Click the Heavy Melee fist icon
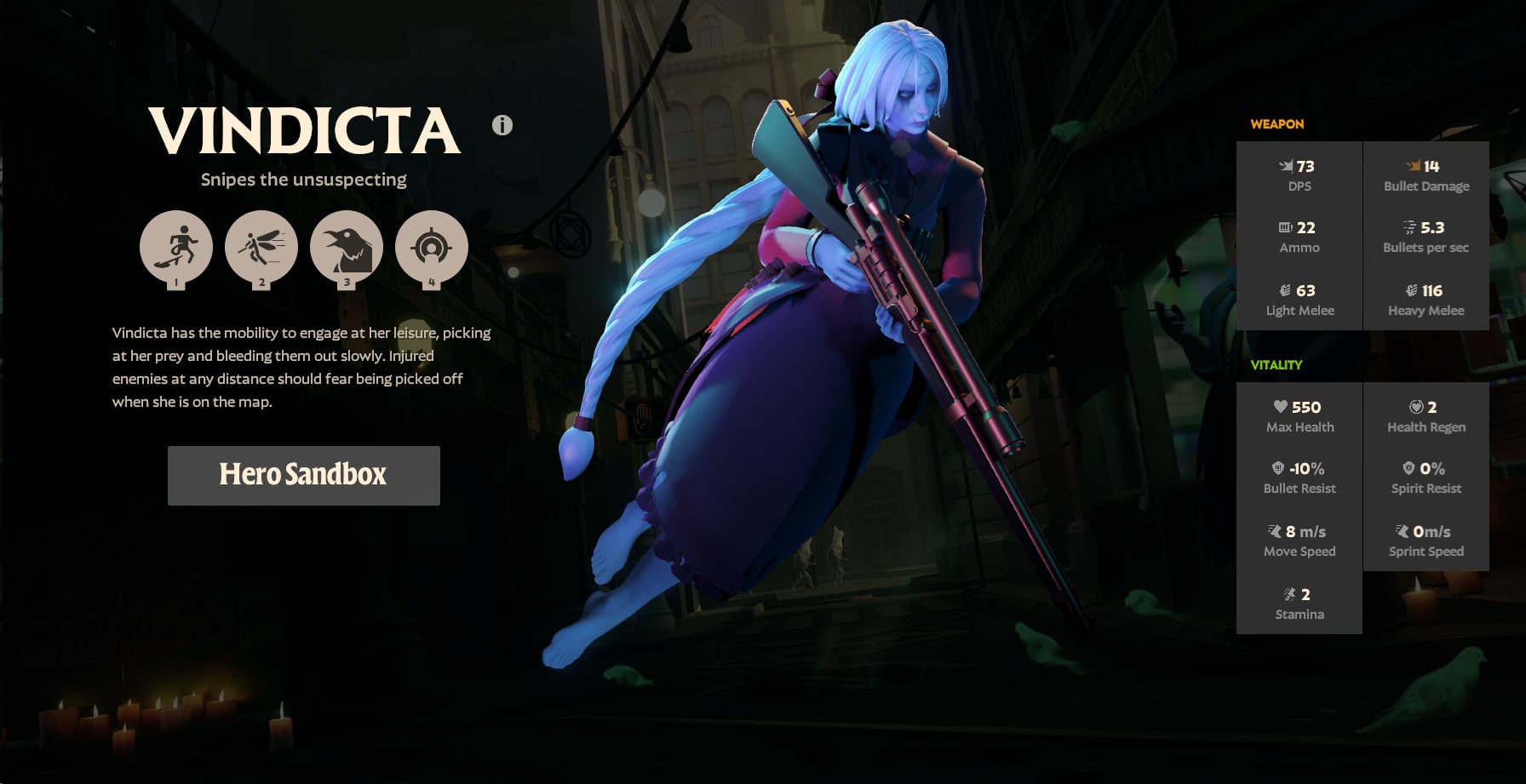1526x784 pixels. coord(1411,291)
